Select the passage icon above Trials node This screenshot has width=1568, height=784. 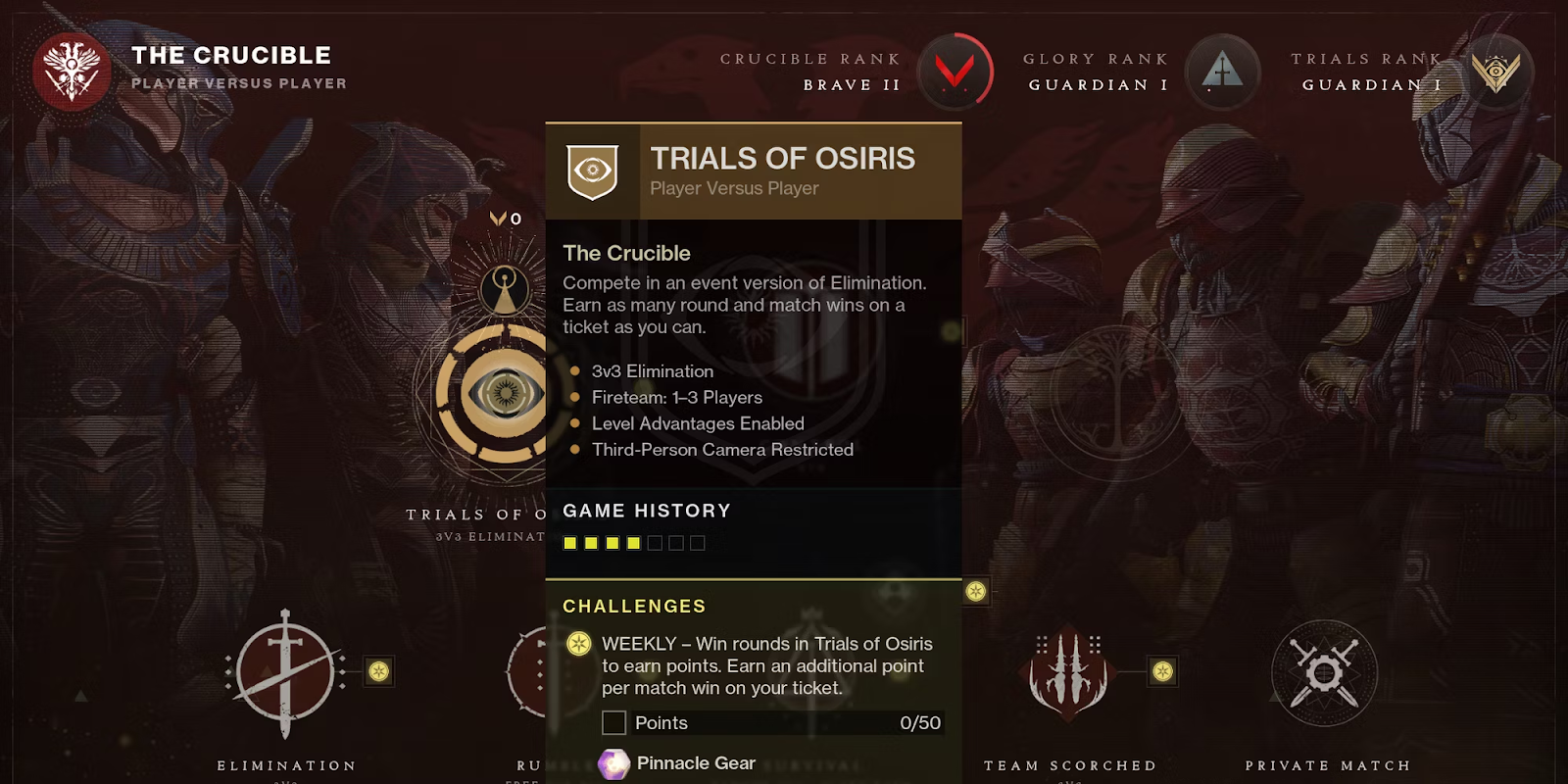pyautogui.click(x=505, y=290)
